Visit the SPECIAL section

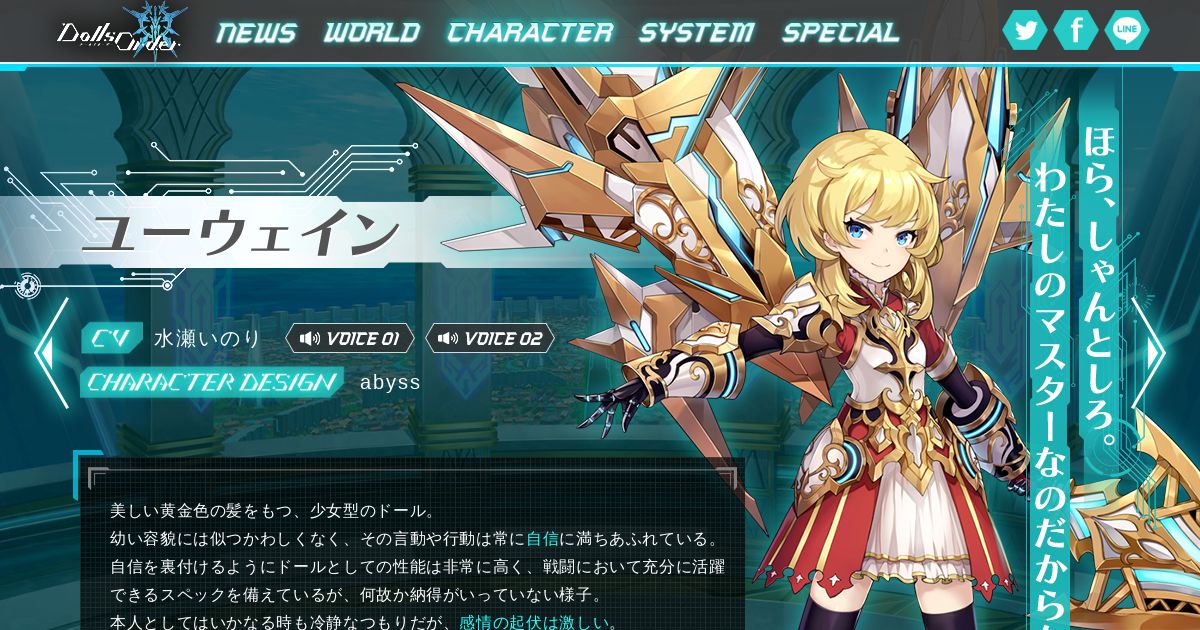840,33
